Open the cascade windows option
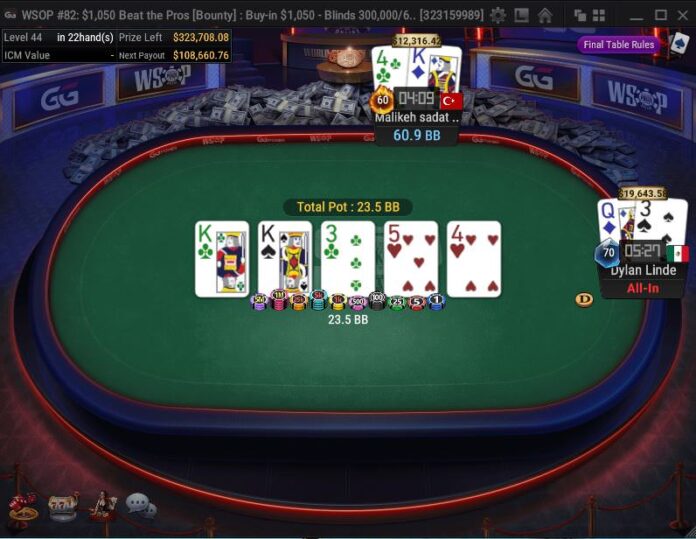The height and width of the screenshot is (539, 696). point(580,15)
